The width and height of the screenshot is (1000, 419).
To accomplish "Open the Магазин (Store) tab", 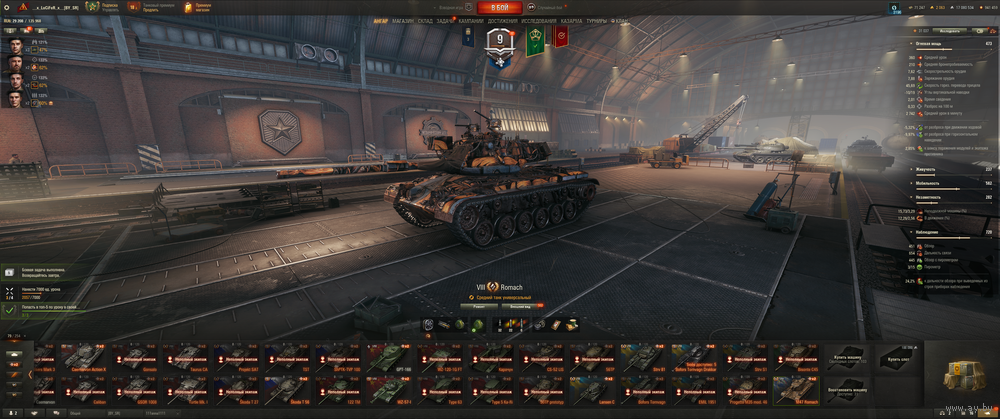I will [403, 20].
